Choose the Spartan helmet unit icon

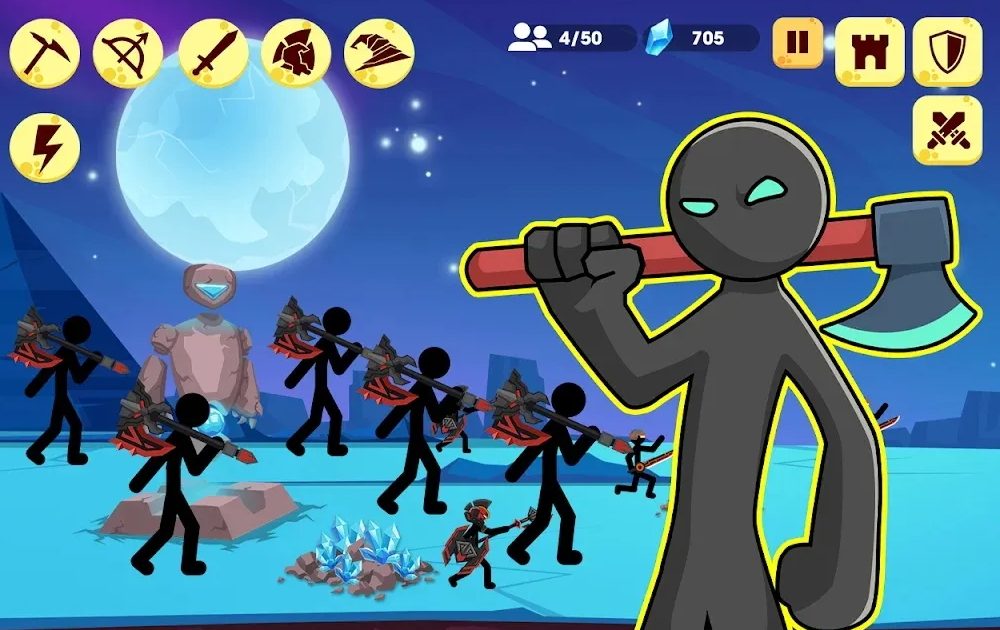click(x=297, y=54)
